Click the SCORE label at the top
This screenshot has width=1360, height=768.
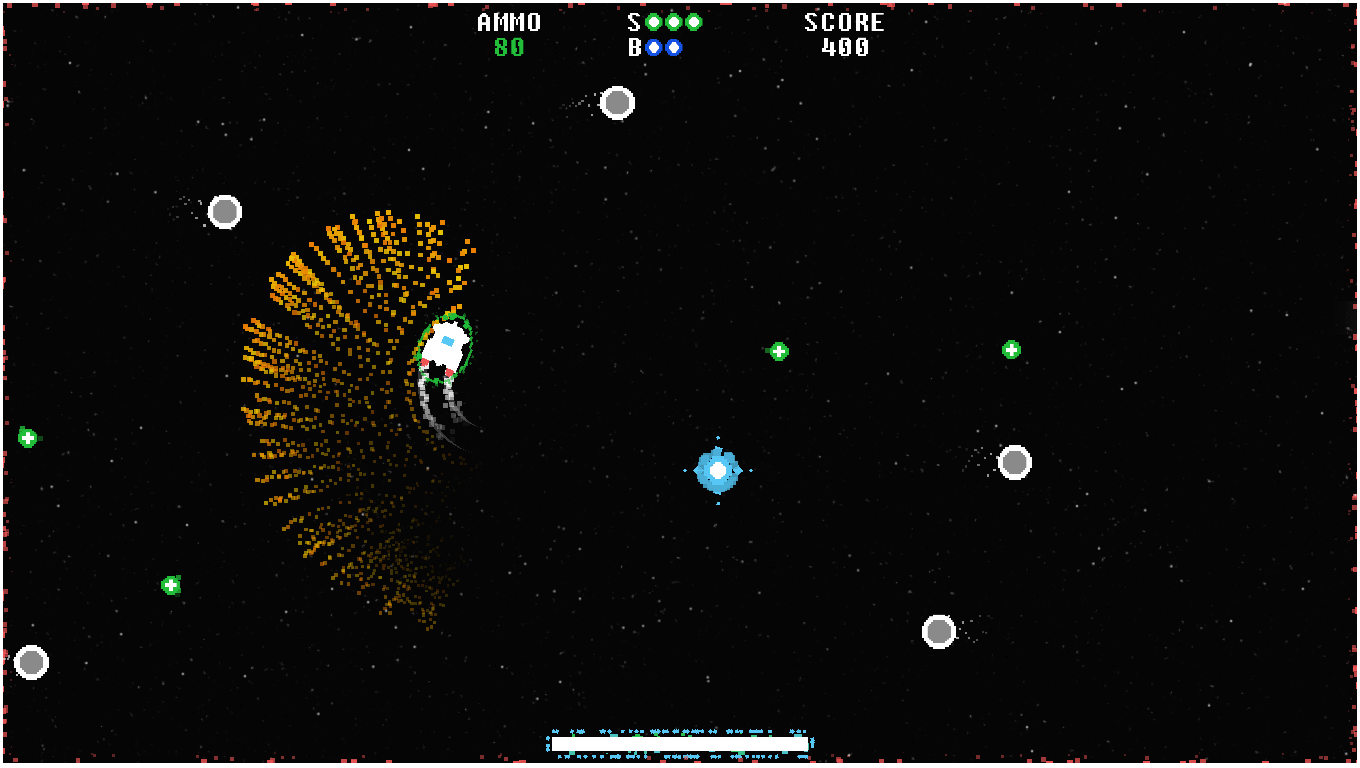843,22
